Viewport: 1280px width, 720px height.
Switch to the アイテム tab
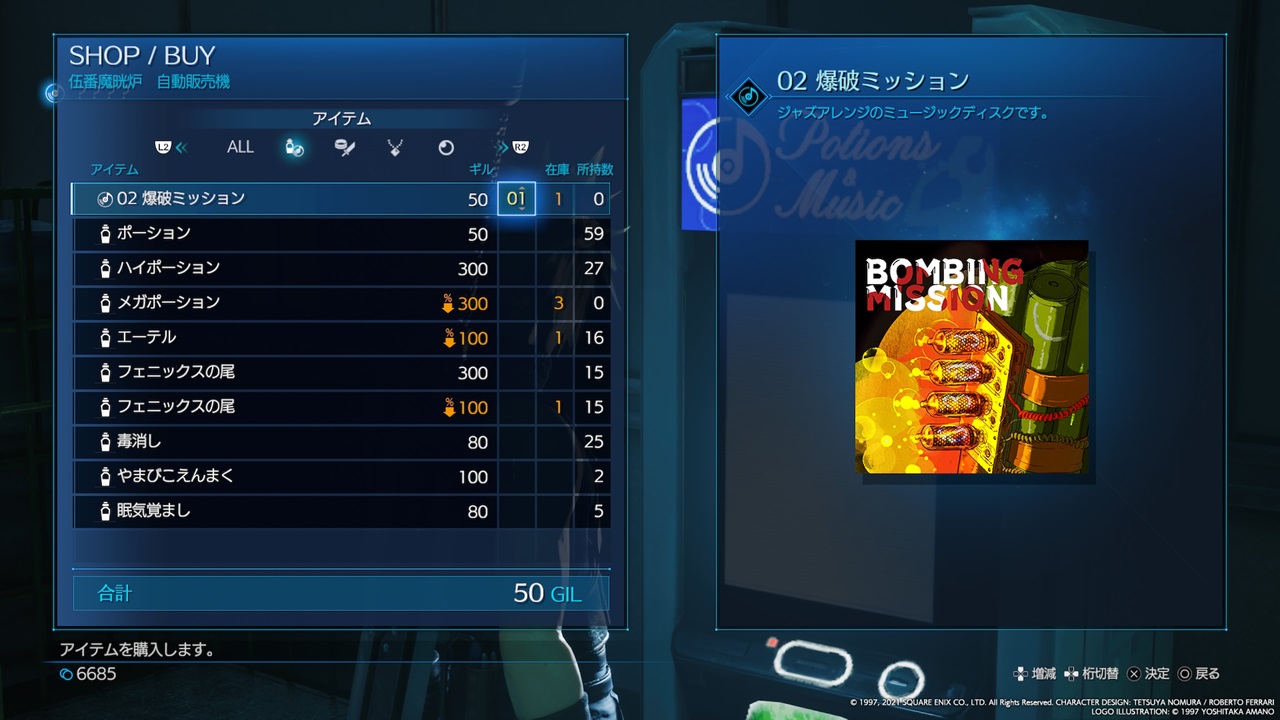[x=342, y=117]
